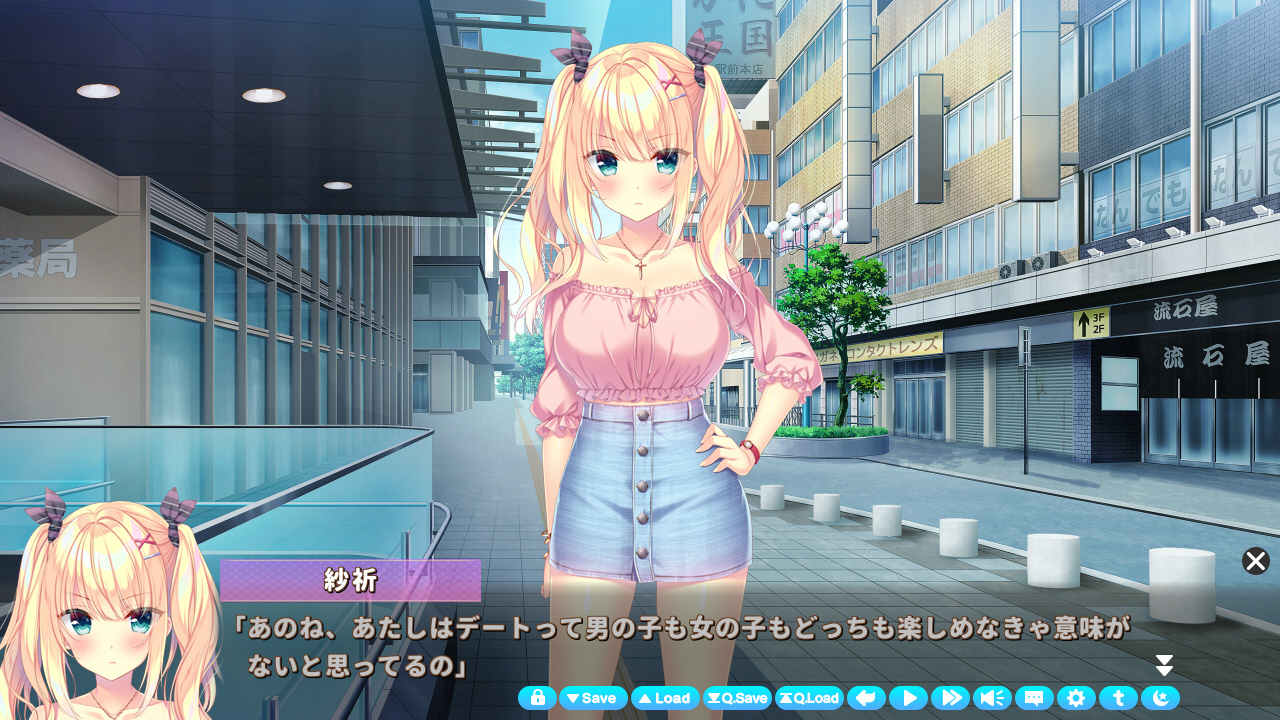Quick load with Q.Load
Image resolution: width=1280 pixels, height=720 pixels.
[809, 698]
